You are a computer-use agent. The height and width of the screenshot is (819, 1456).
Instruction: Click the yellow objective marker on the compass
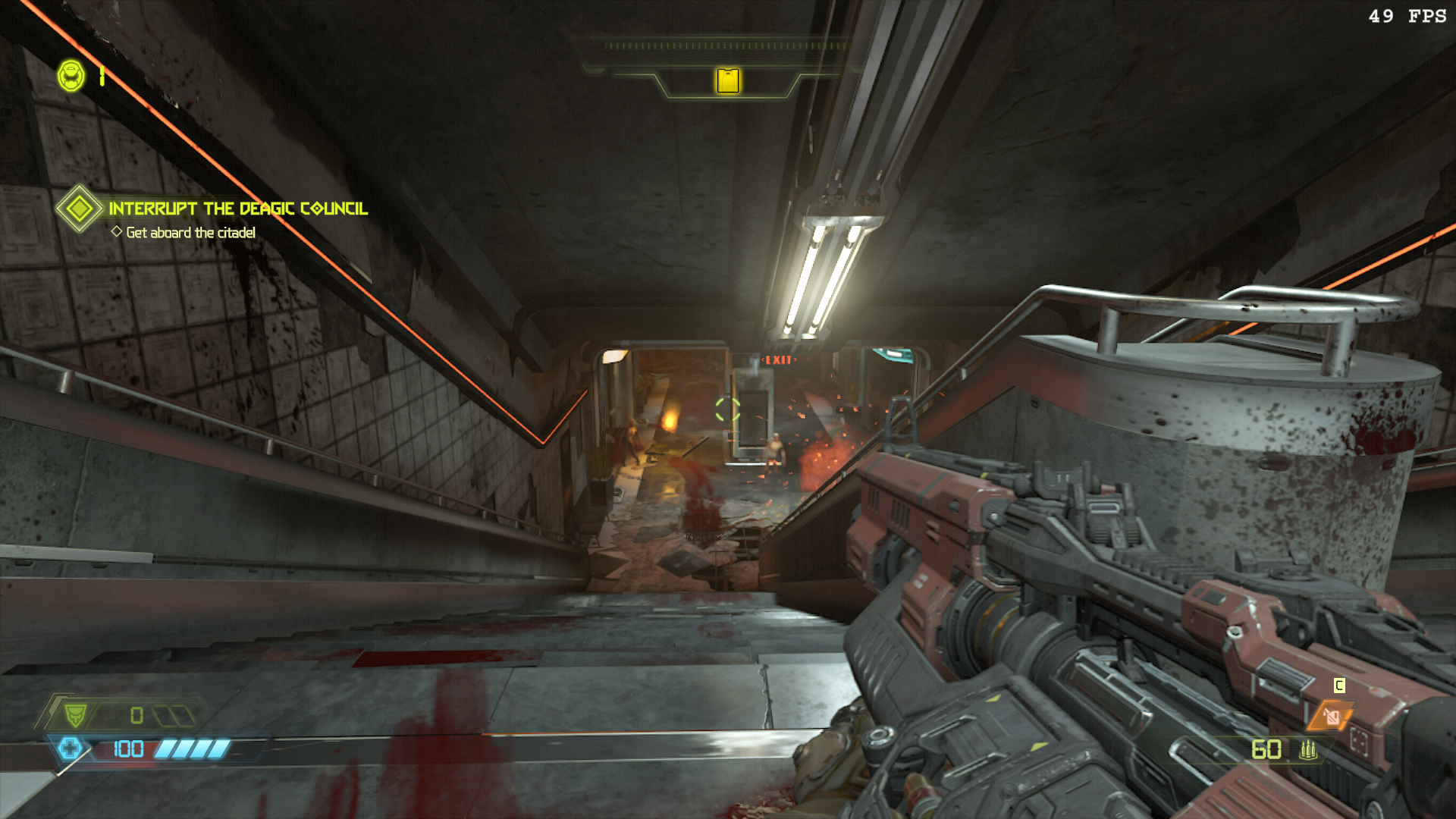point(728,80)
